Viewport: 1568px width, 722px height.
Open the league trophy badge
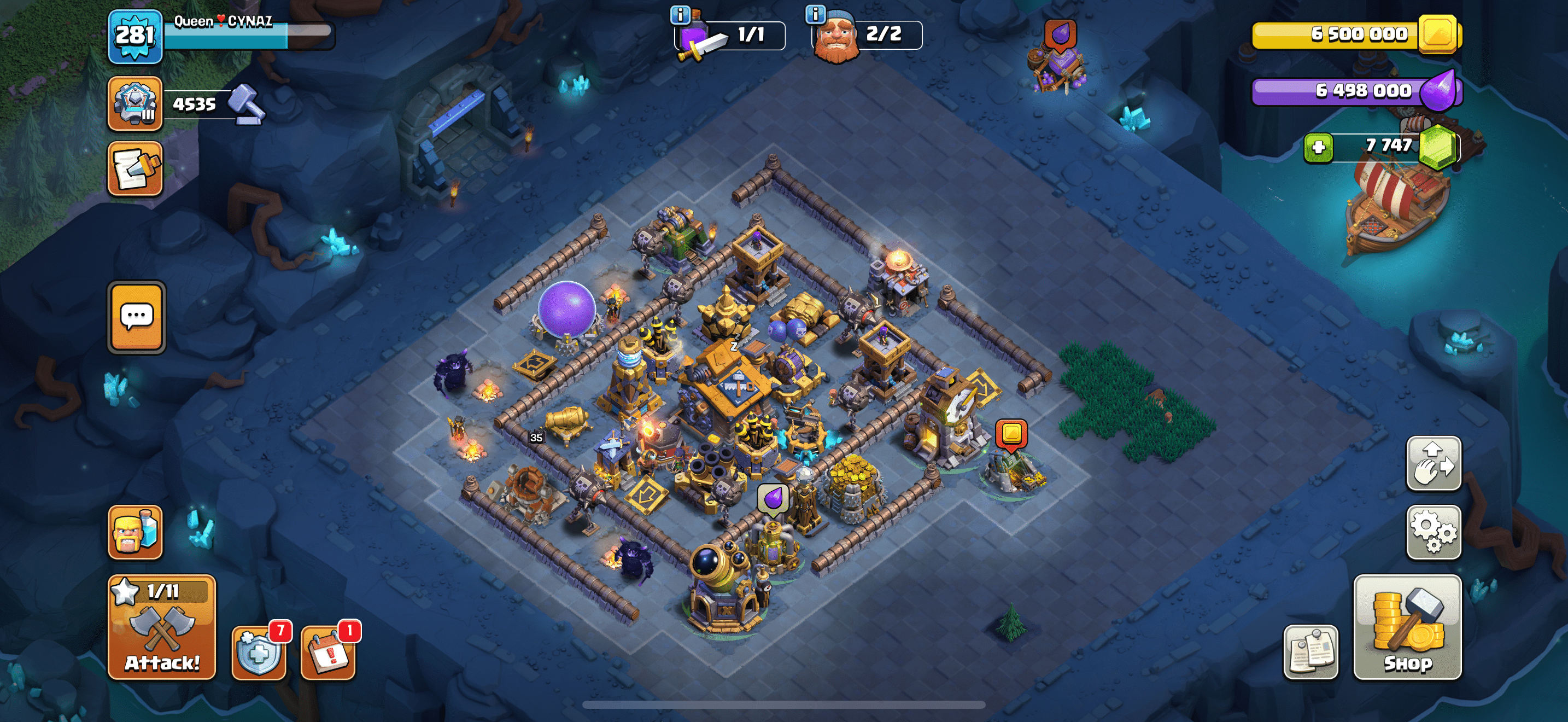134,103
